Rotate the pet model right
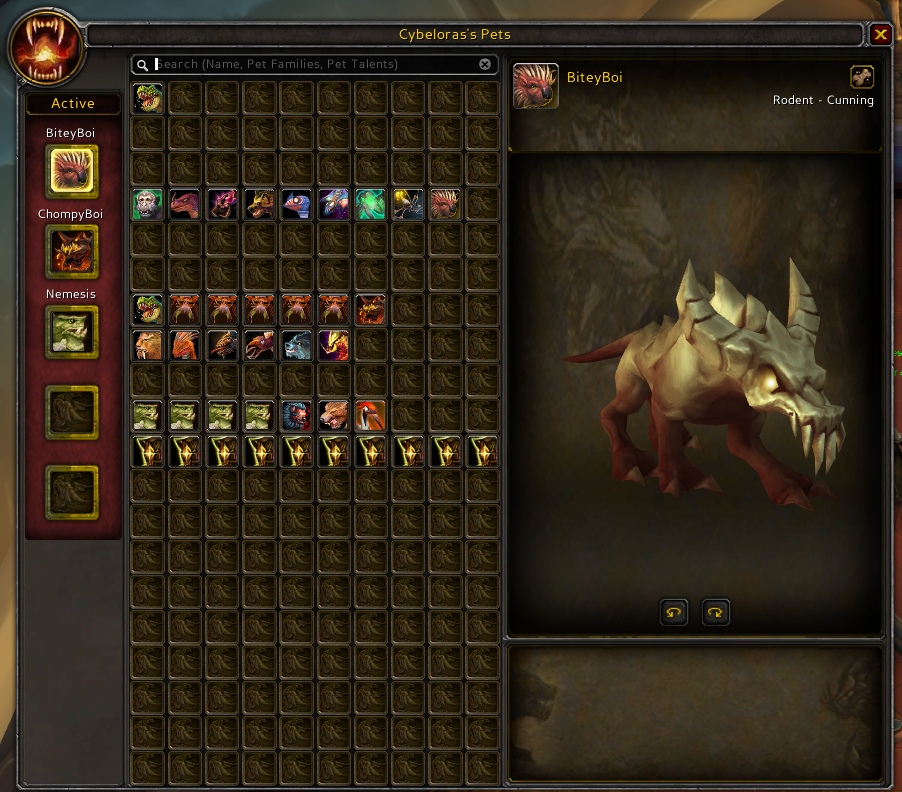Image resolution: width=902 pixels, height=792 pixels. [716, 612]
